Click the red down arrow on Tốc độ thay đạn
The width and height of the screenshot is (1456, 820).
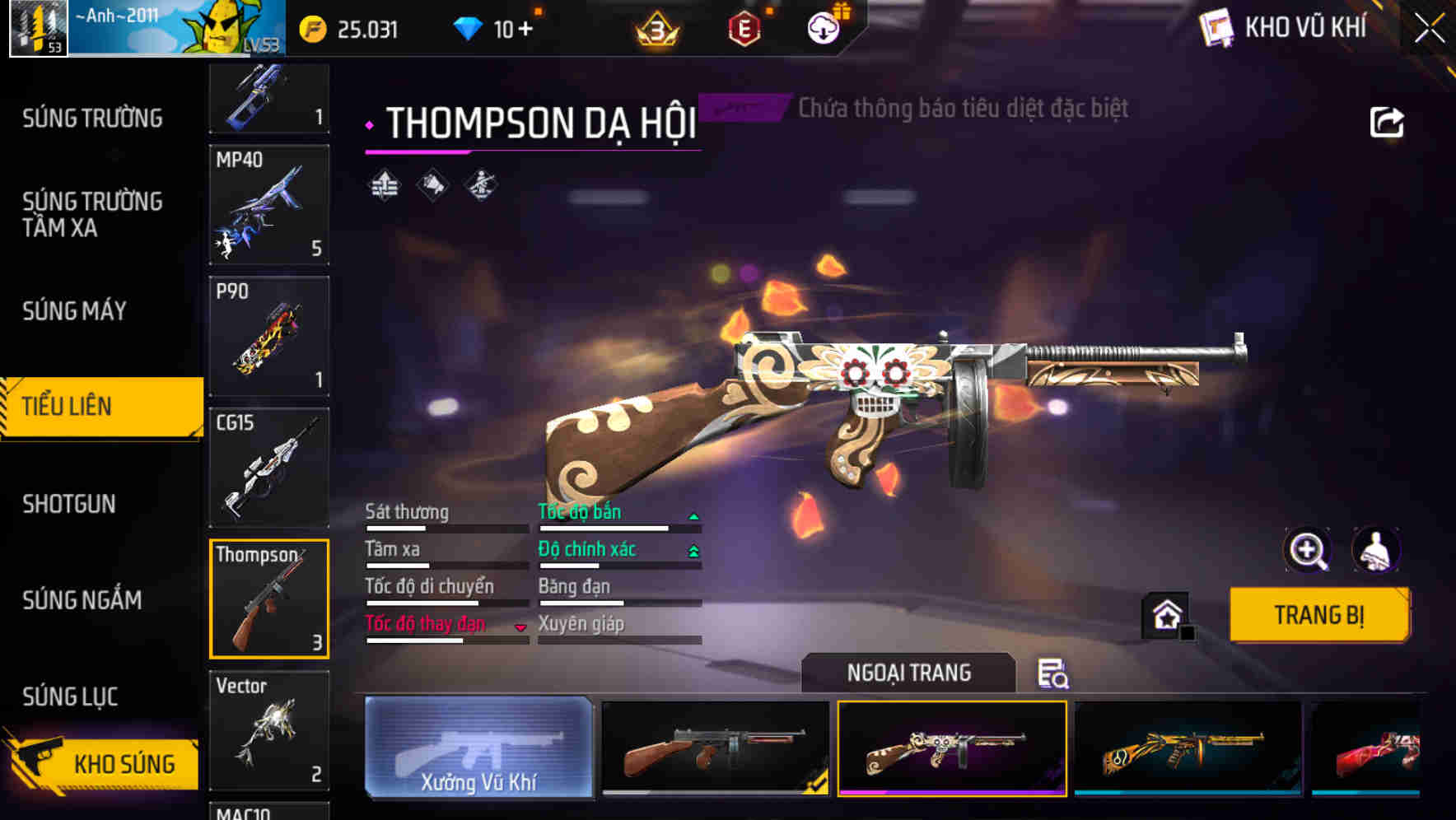tap(520, 626)
